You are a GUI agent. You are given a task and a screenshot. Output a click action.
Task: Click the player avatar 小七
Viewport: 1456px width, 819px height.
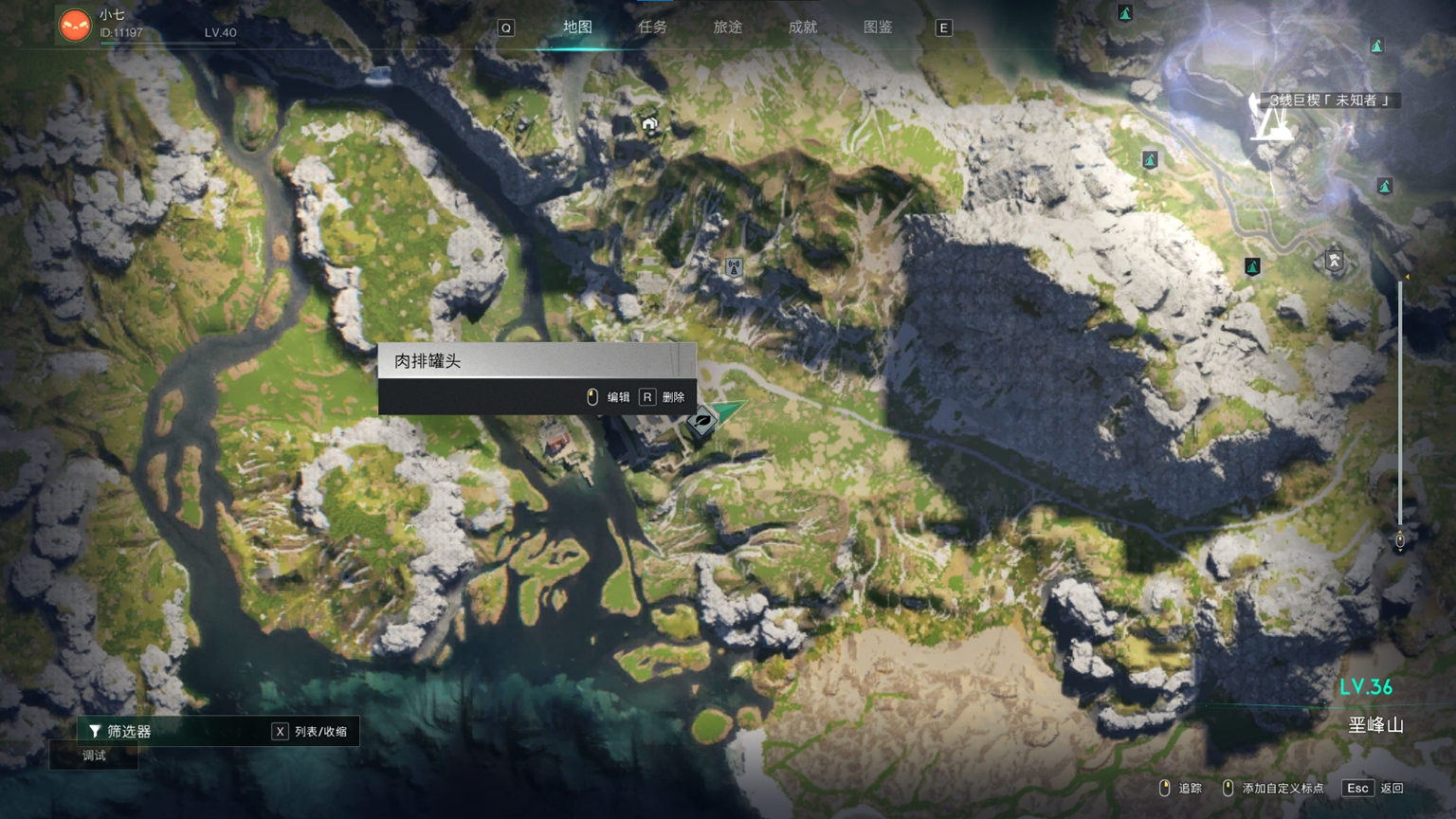75,25
